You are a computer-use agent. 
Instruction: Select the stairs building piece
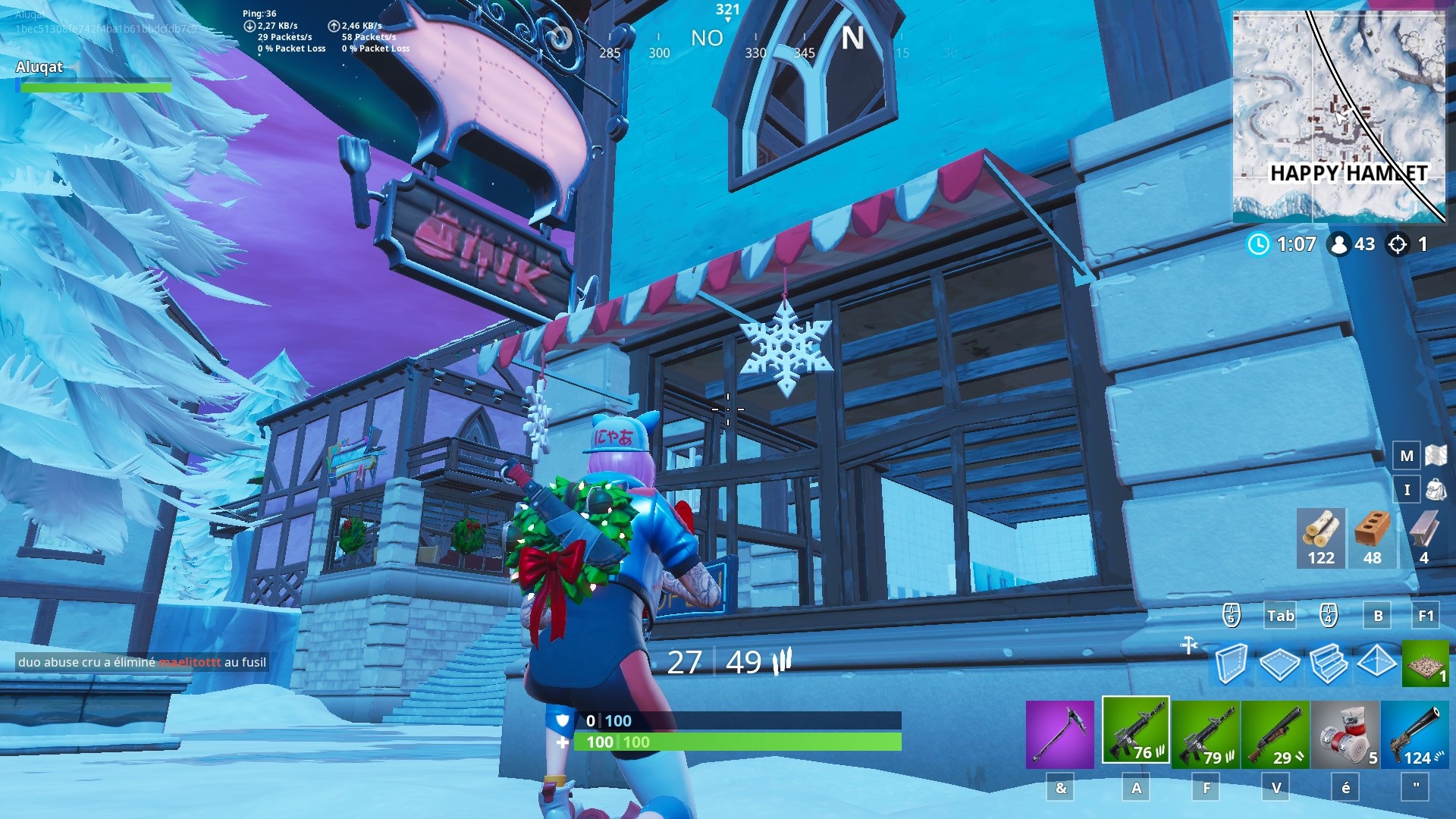click(x=1329, y=664)
